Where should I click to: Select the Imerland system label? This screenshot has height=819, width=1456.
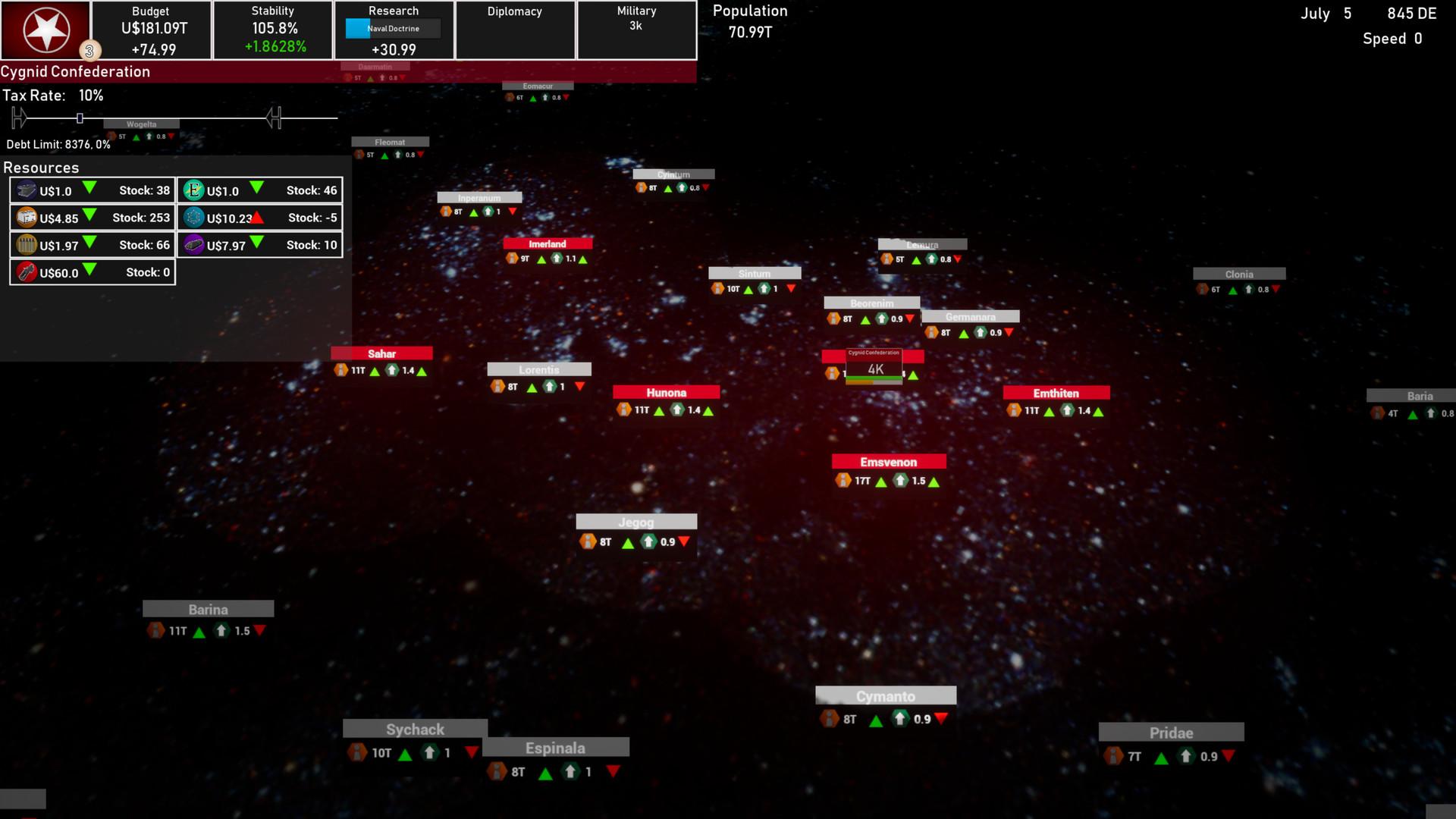[548, 243]
